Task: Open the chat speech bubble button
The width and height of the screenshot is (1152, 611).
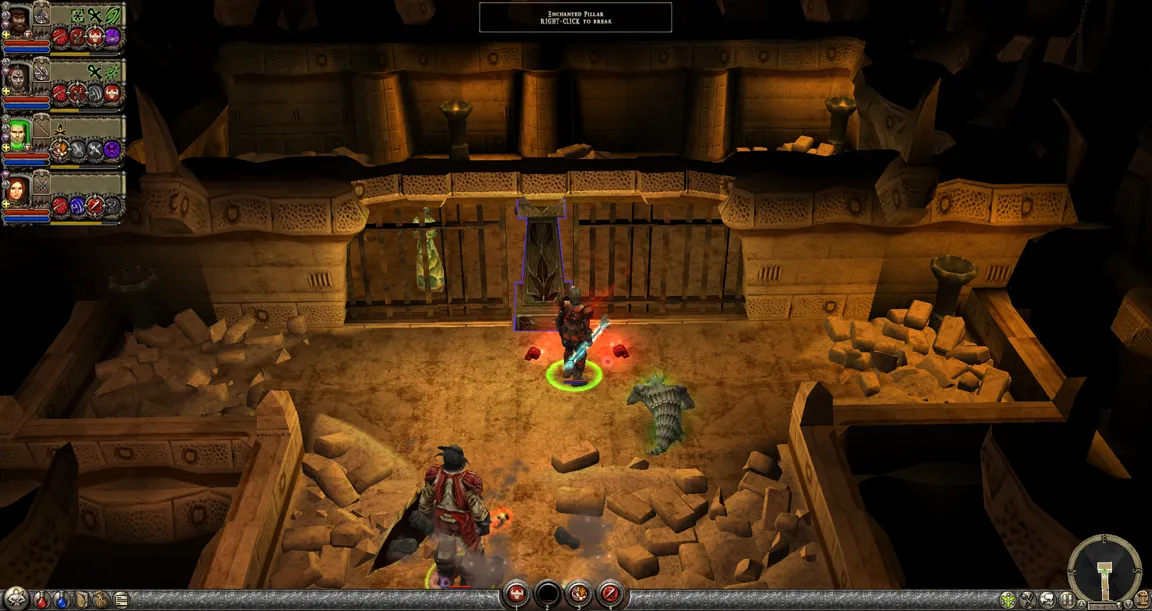Action: pos(1049,601)
